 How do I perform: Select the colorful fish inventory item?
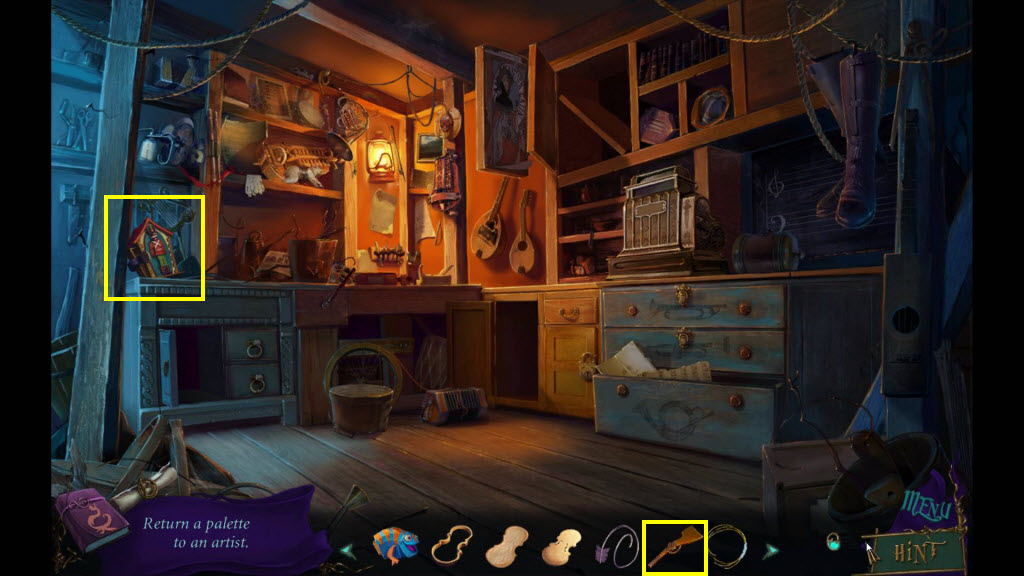394,546
